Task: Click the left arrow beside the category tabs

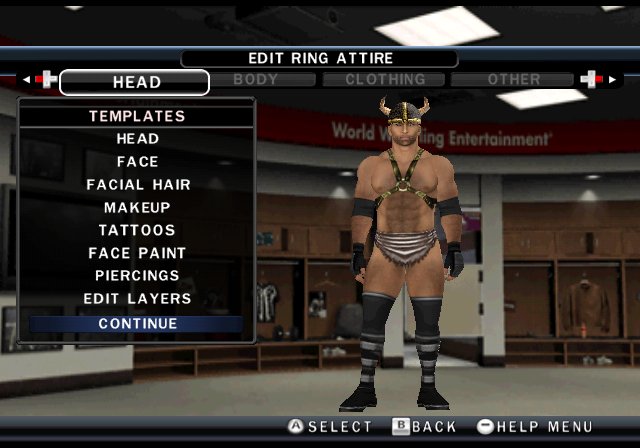Action: [x=26, y=79]
